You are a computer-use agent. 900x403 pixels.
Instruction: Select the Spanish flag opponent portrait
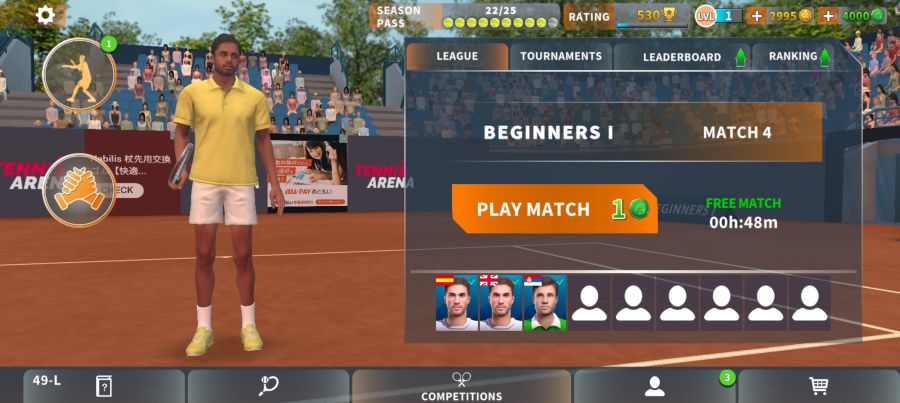pyautogui.click(x=457, y=303)
